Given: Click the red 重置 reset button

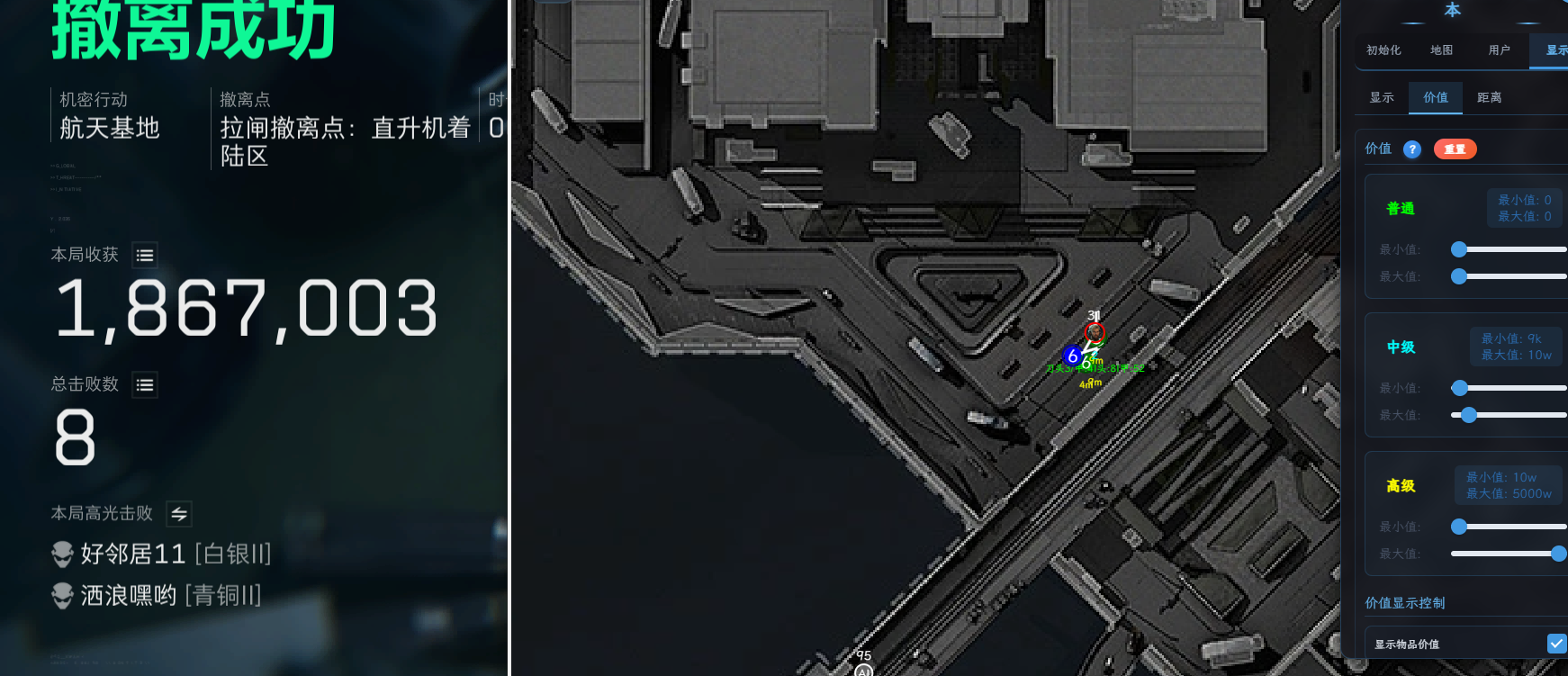Looking at the screenshot, I should click(x=1455, y=149).
